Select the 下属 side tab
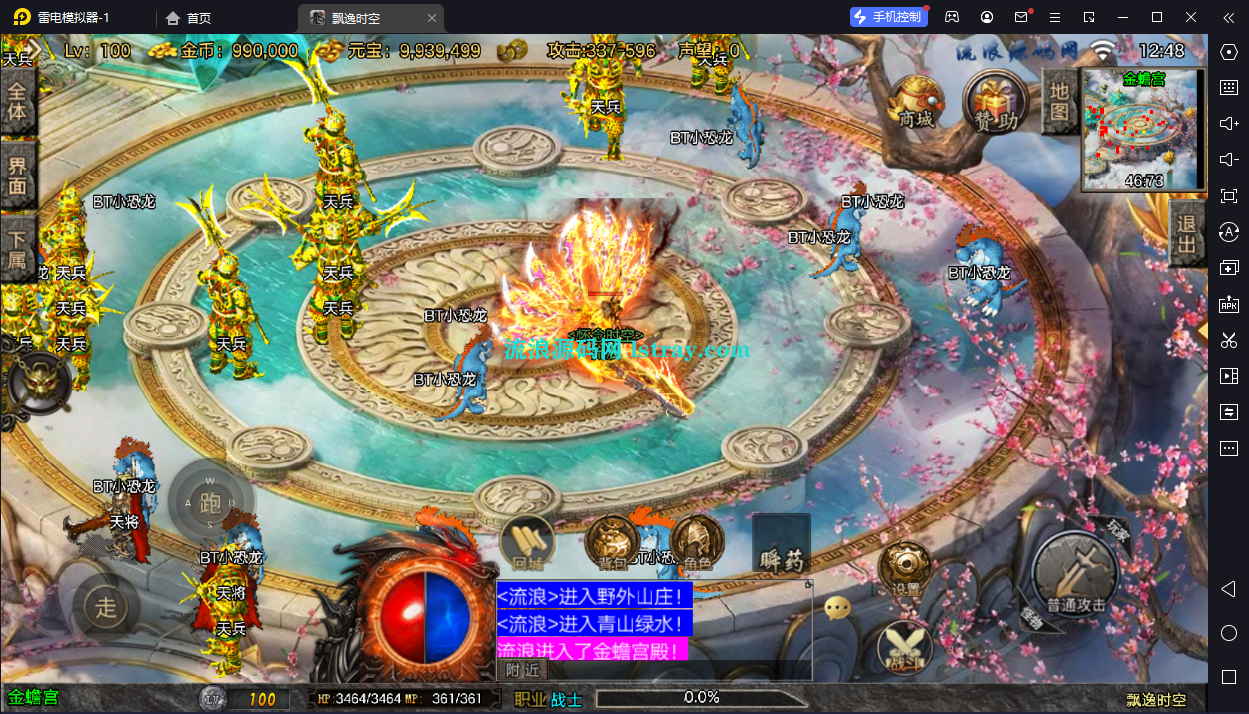 pyautogui.click(x=17, y=251)
